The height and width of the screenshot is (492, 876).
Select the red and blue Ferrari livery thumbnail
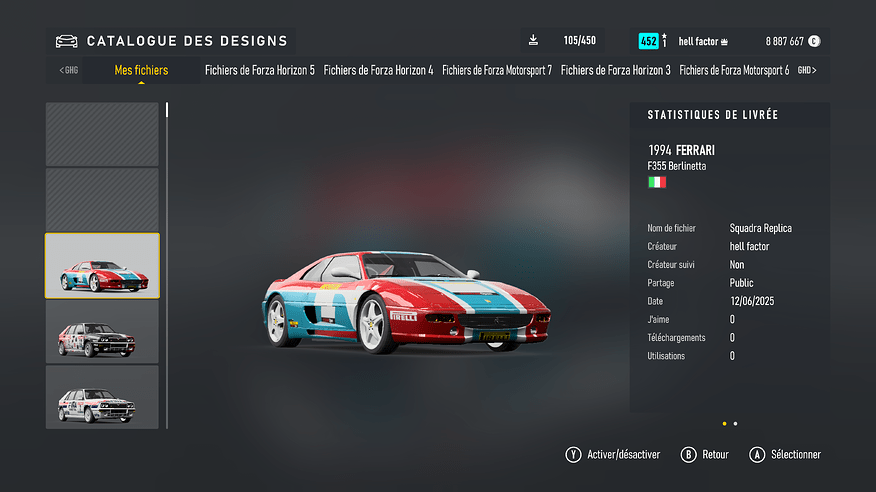tap(102, 266)
